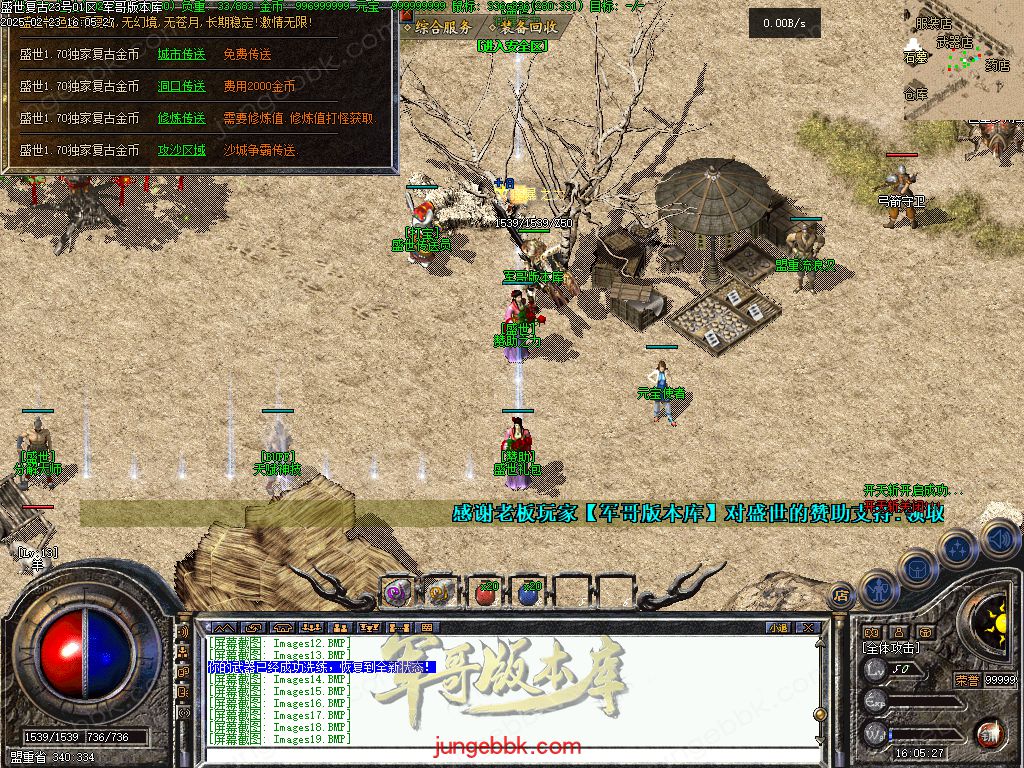Click the red round button beside the clock
The height and width of the screenshot is (768, 1024).
[x=989, y=733]
